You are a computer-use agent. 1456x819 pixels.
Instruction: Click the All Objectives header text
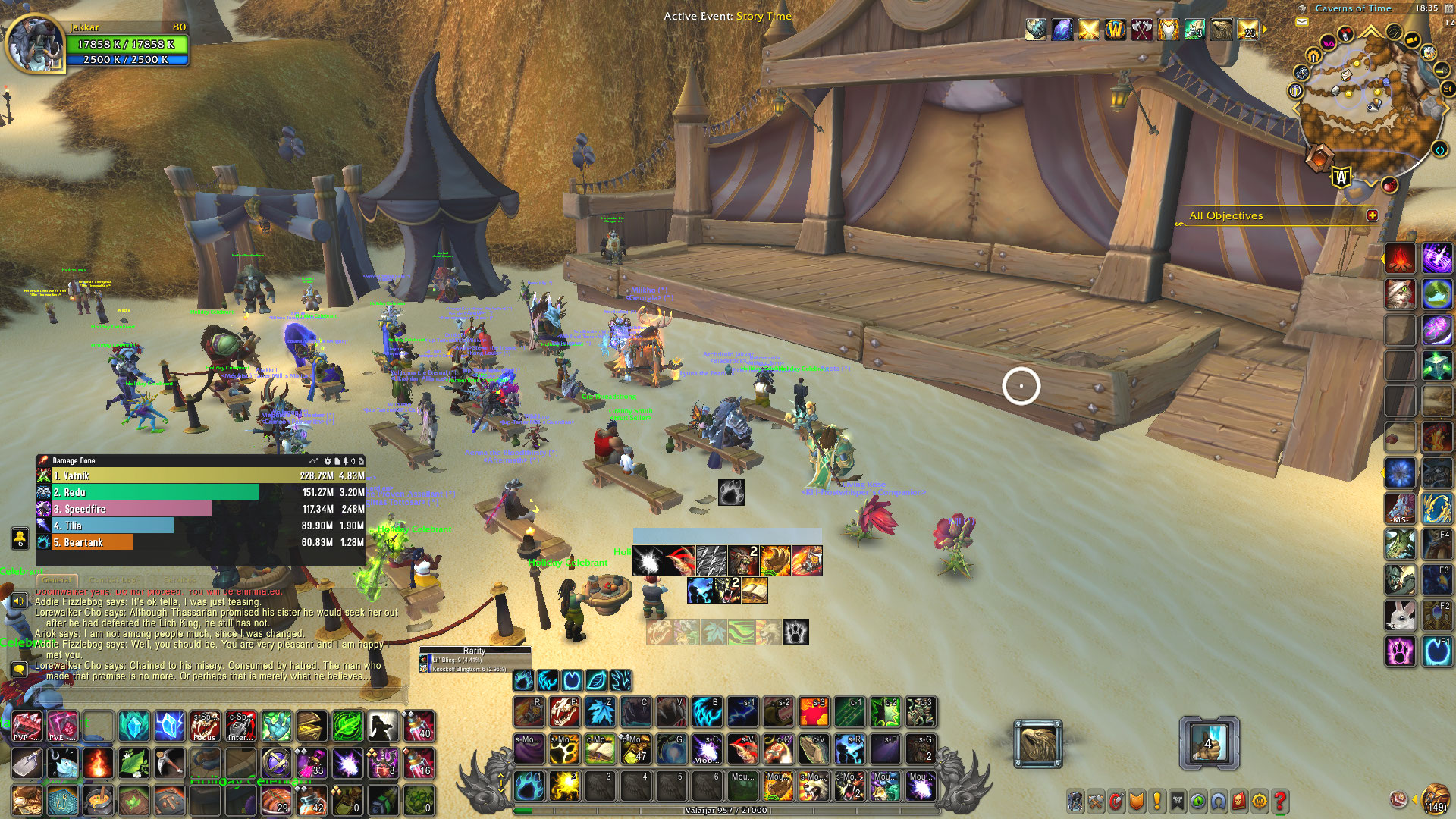1226,215
